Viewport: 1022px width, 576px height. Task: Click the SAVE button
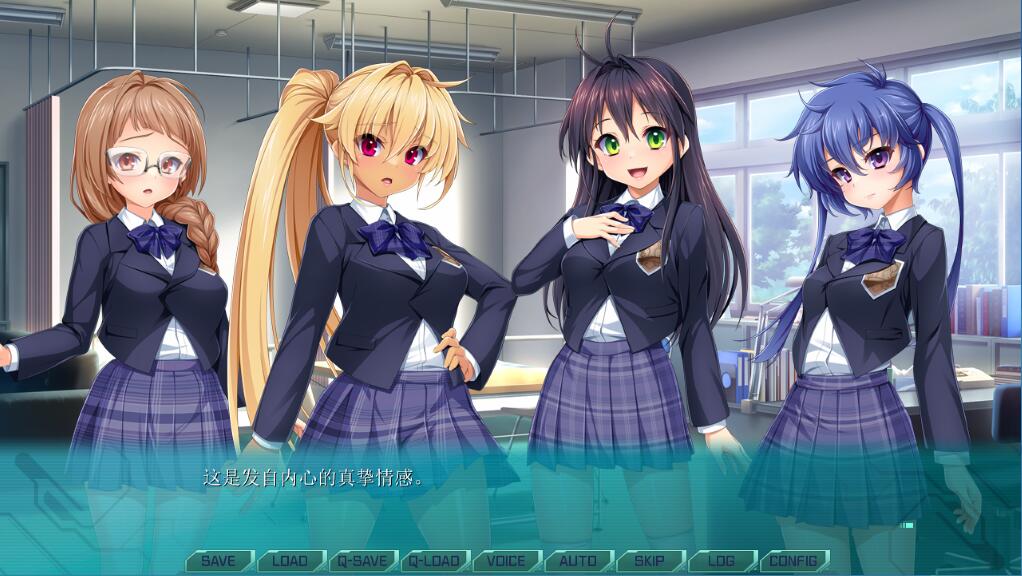218,561
